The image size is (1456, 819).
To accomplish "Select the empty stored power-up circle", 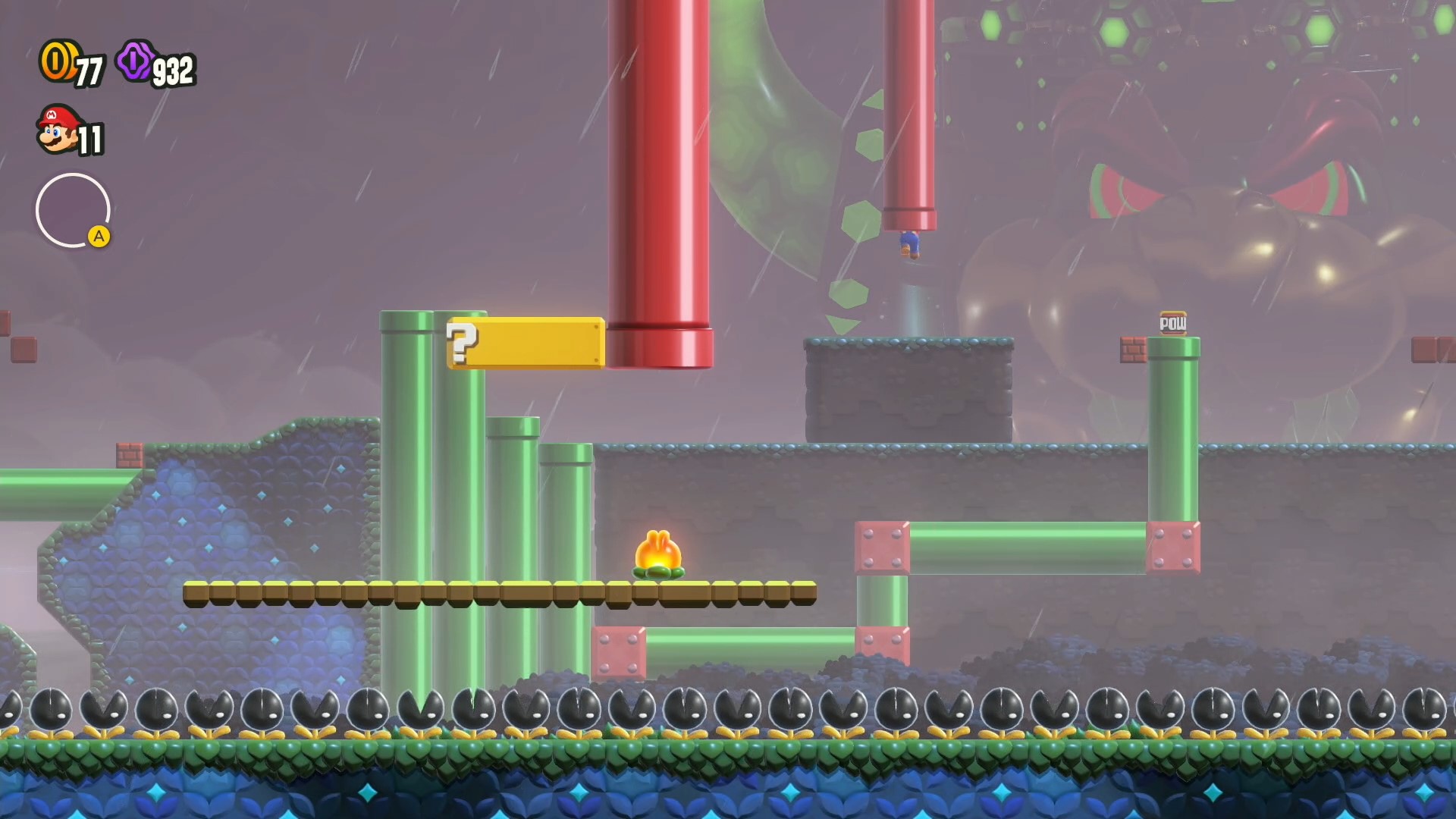I will [x=72, y=210].
